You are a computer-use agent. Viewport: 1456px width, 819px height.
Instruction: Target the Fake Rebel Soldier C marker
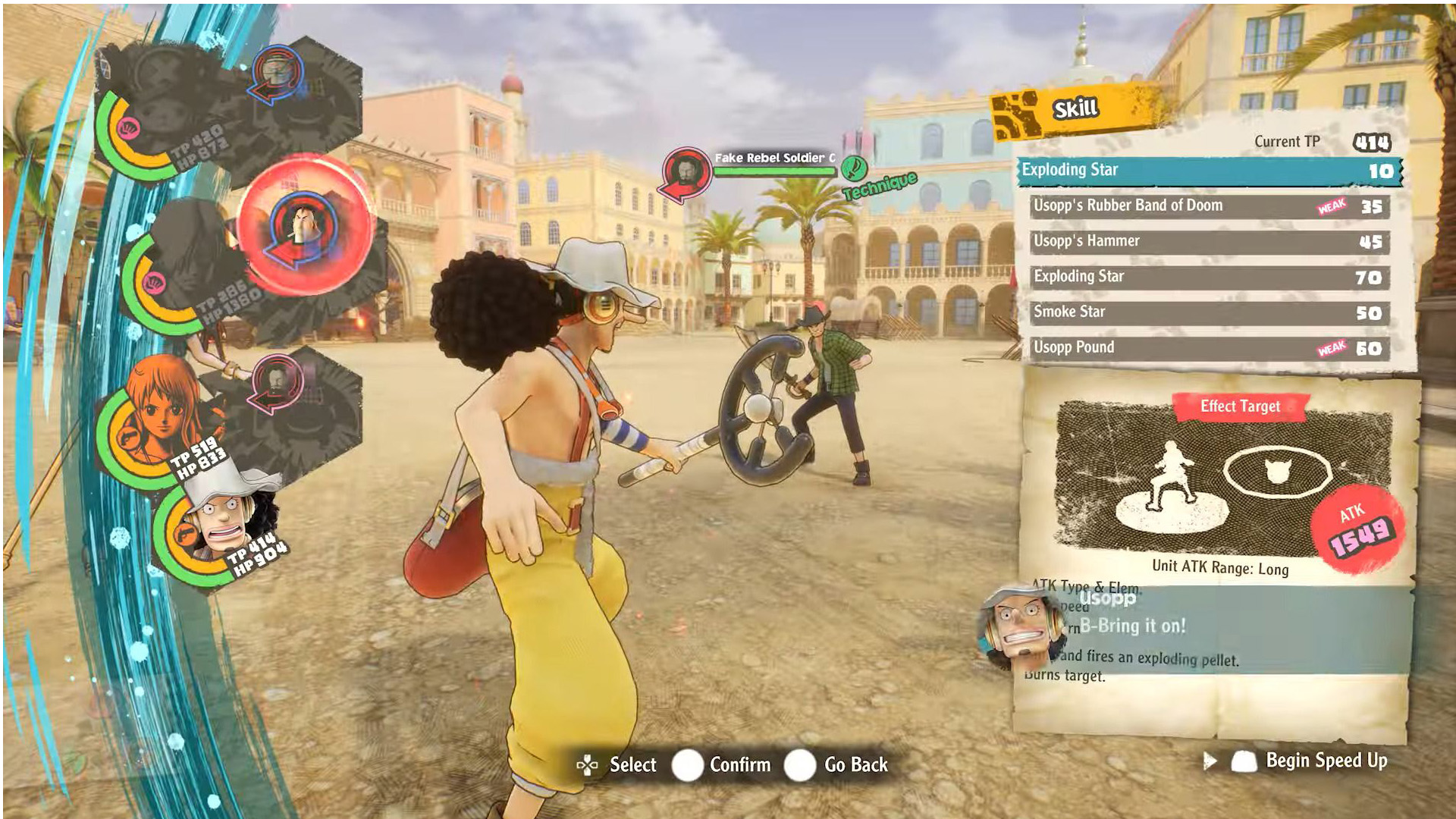click(x=686, y=171)
